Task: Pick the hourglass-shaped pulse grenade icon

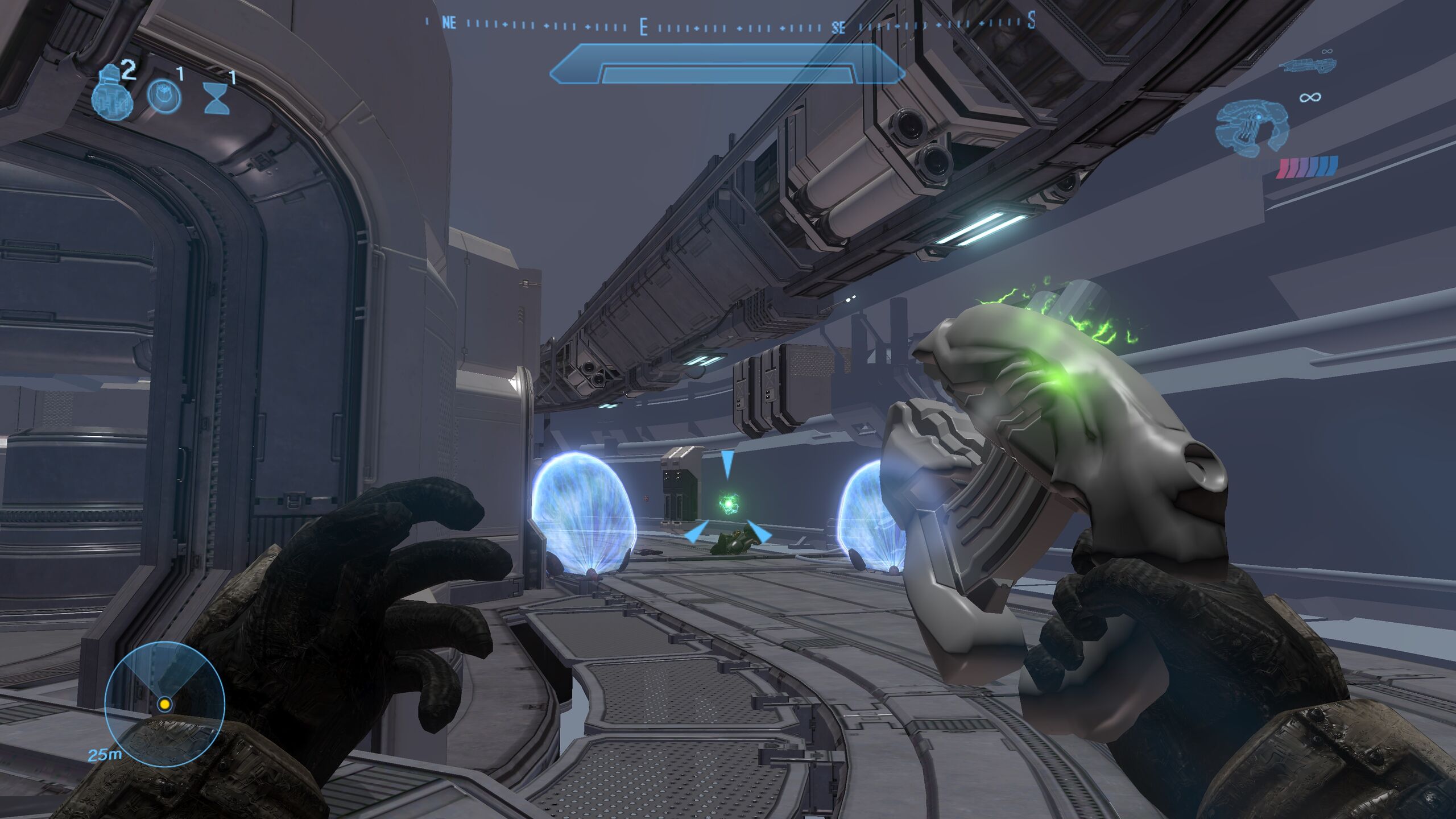Action: 217,99
